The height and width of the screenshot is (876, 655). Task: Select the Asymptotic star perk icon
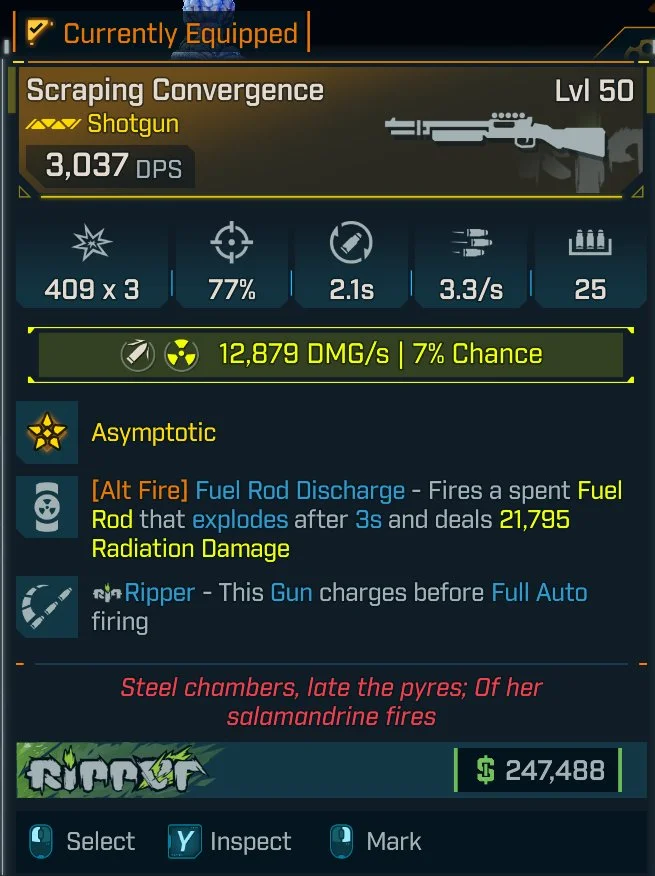pos(47,432)
